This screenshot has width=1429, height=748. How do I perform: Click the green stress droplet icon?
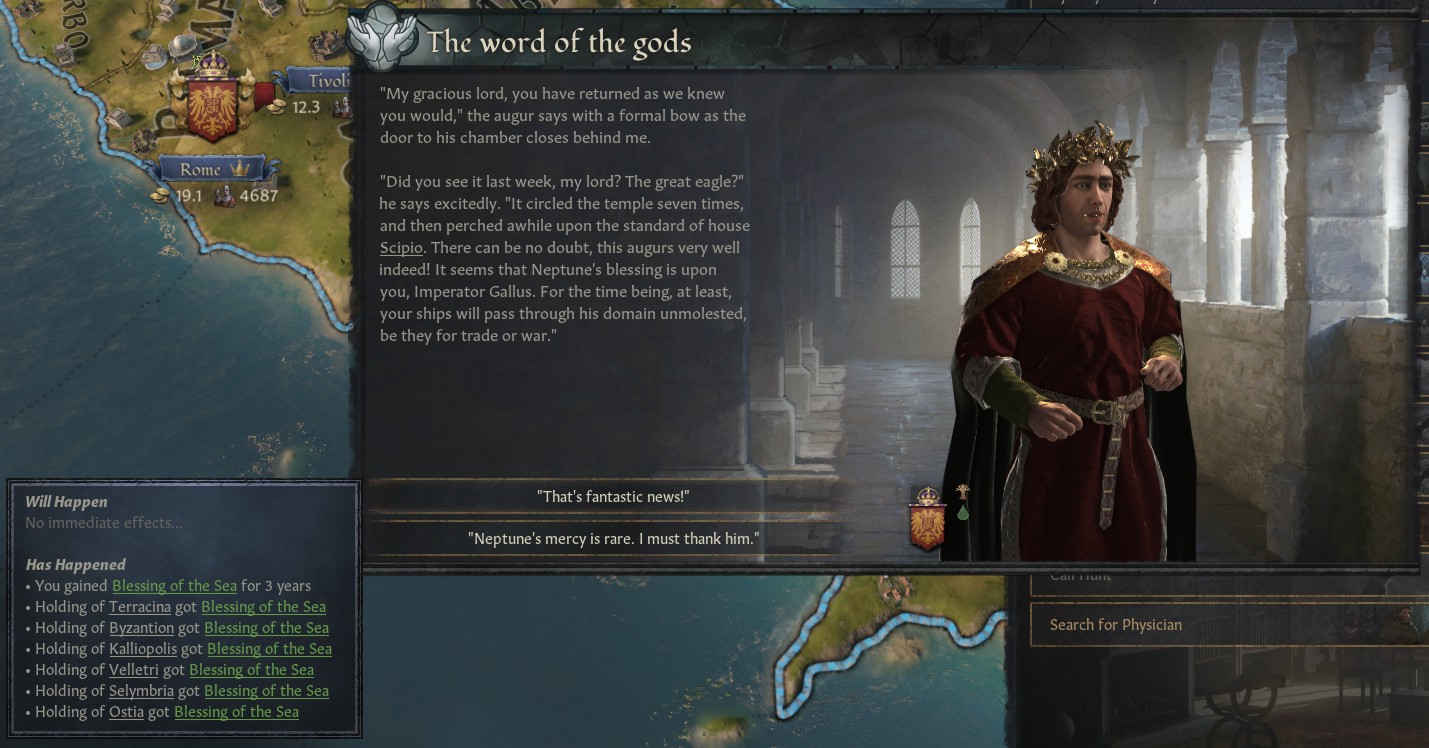[962, 512]
